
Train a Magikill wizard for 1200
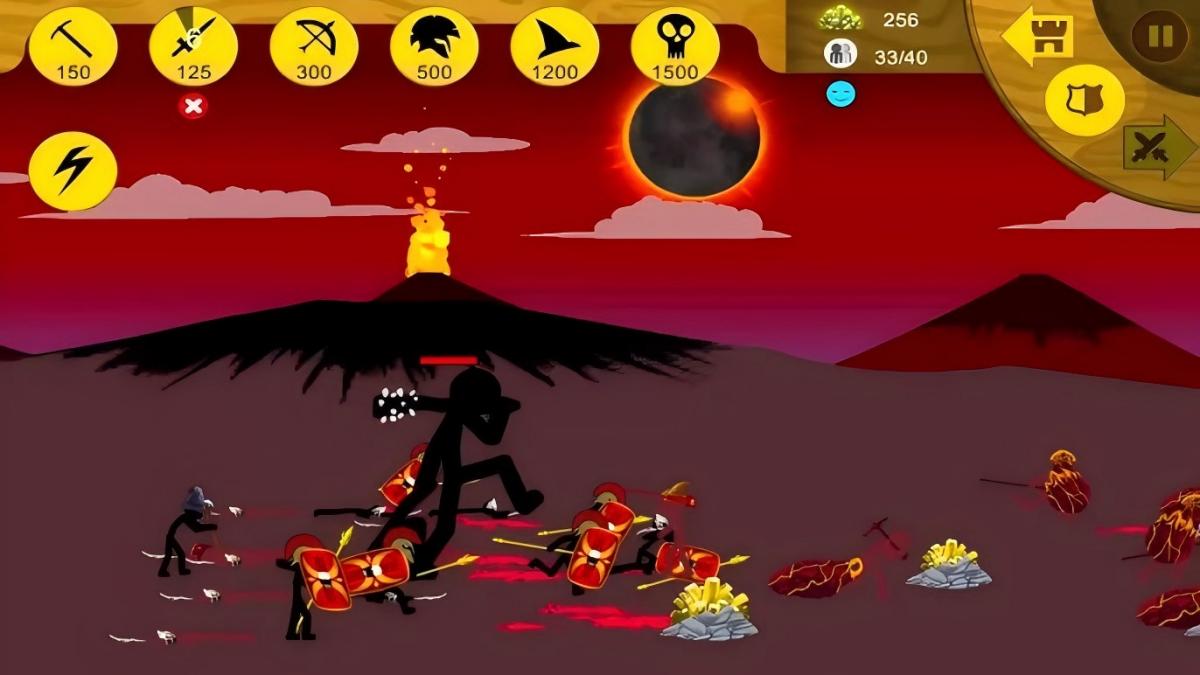click(x=554, y=47)
